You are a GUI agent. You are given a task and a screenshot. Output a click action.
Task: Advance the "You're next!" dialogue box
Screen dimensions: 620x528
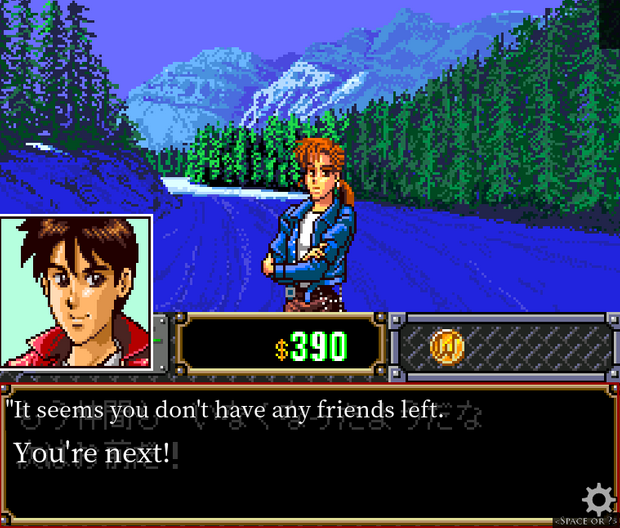pos(300,455)
